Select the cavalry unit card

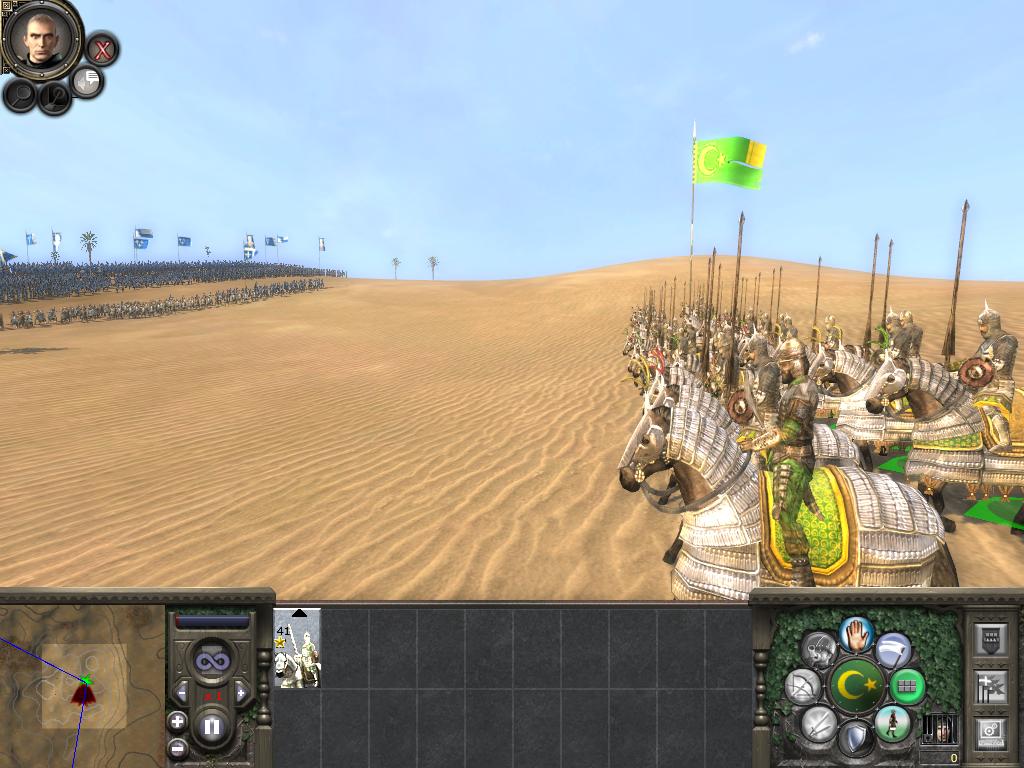click(297, 648)
